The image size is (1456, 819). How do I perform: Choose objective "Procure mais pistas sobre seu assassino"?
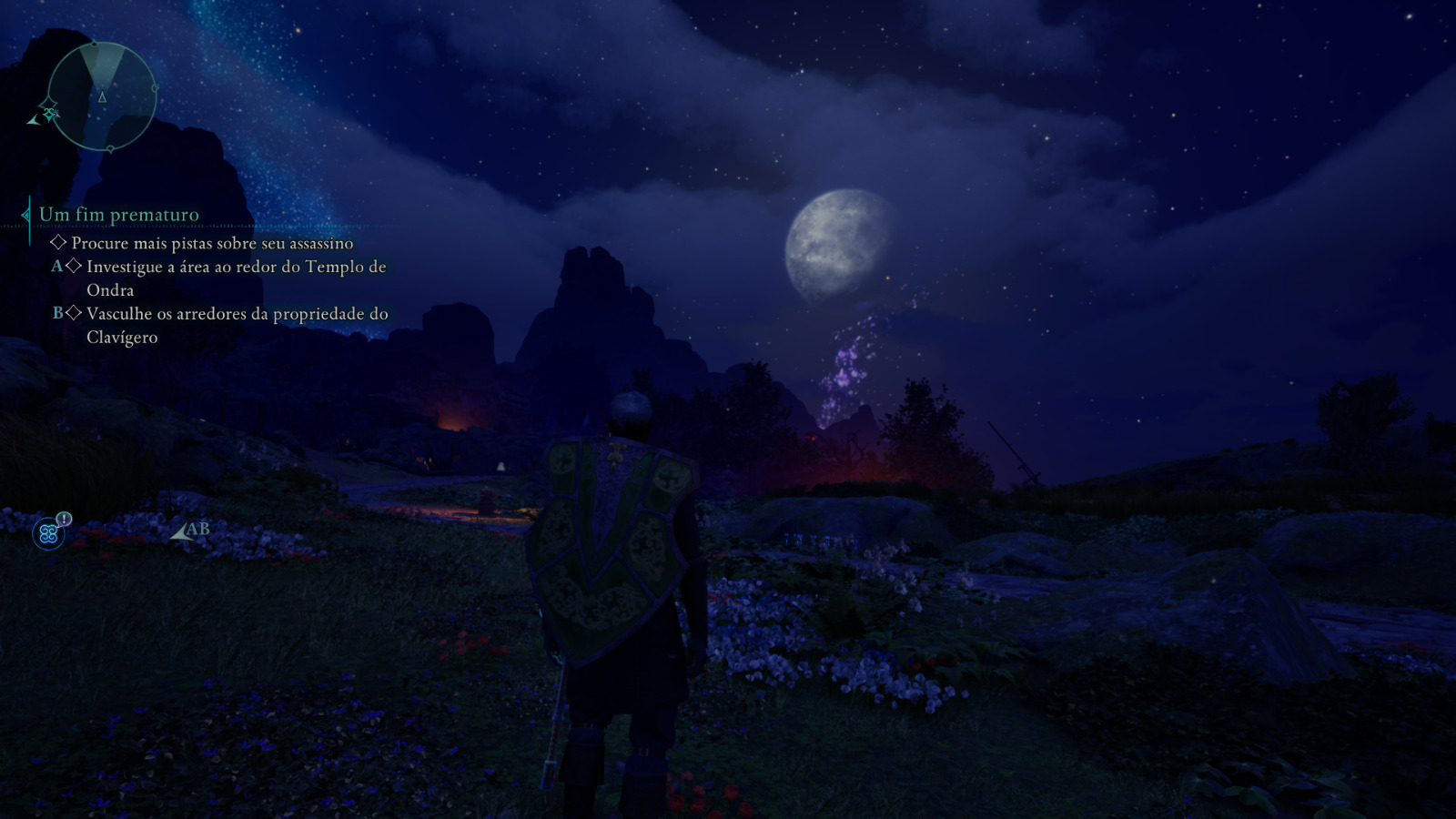pos(212,243)
